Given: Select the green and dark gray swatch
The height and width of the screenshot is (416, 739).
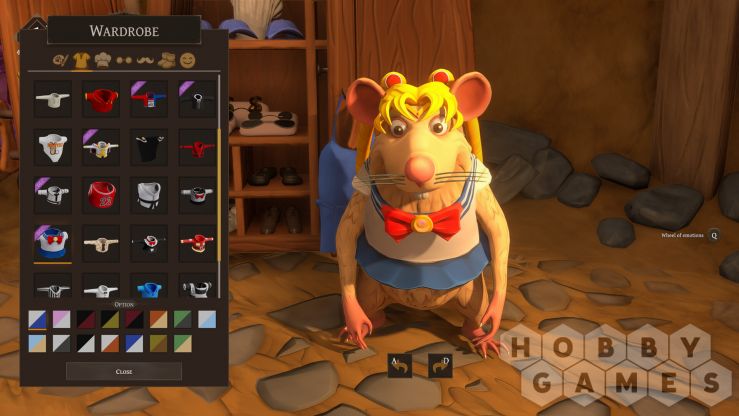Looking at the screenshot, I should [181, 319].
